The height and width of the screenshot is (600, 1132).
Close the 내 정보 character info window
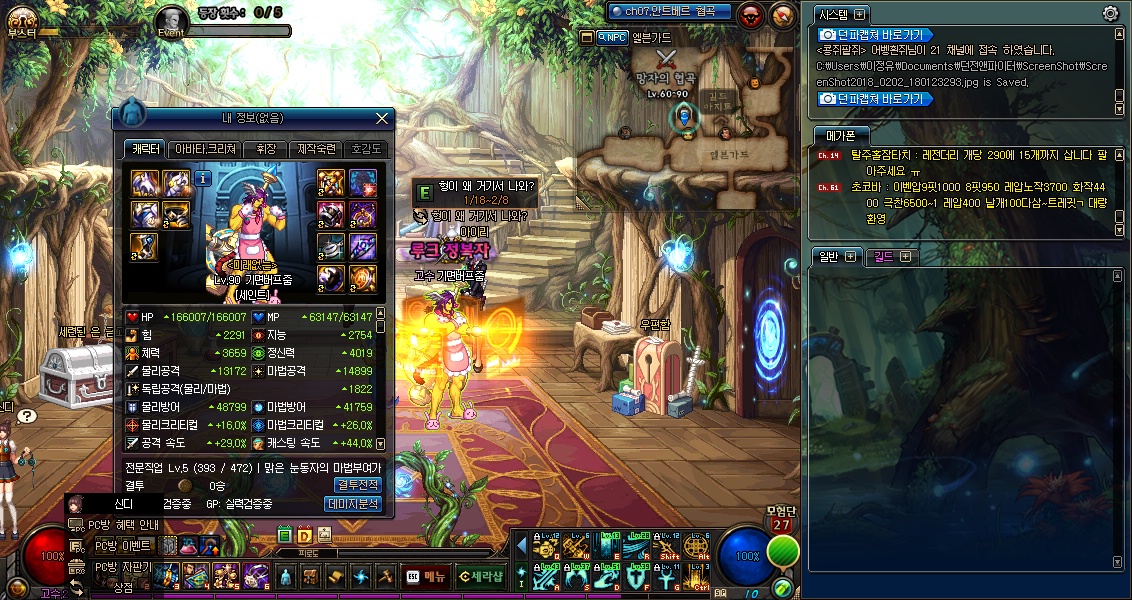381,118
